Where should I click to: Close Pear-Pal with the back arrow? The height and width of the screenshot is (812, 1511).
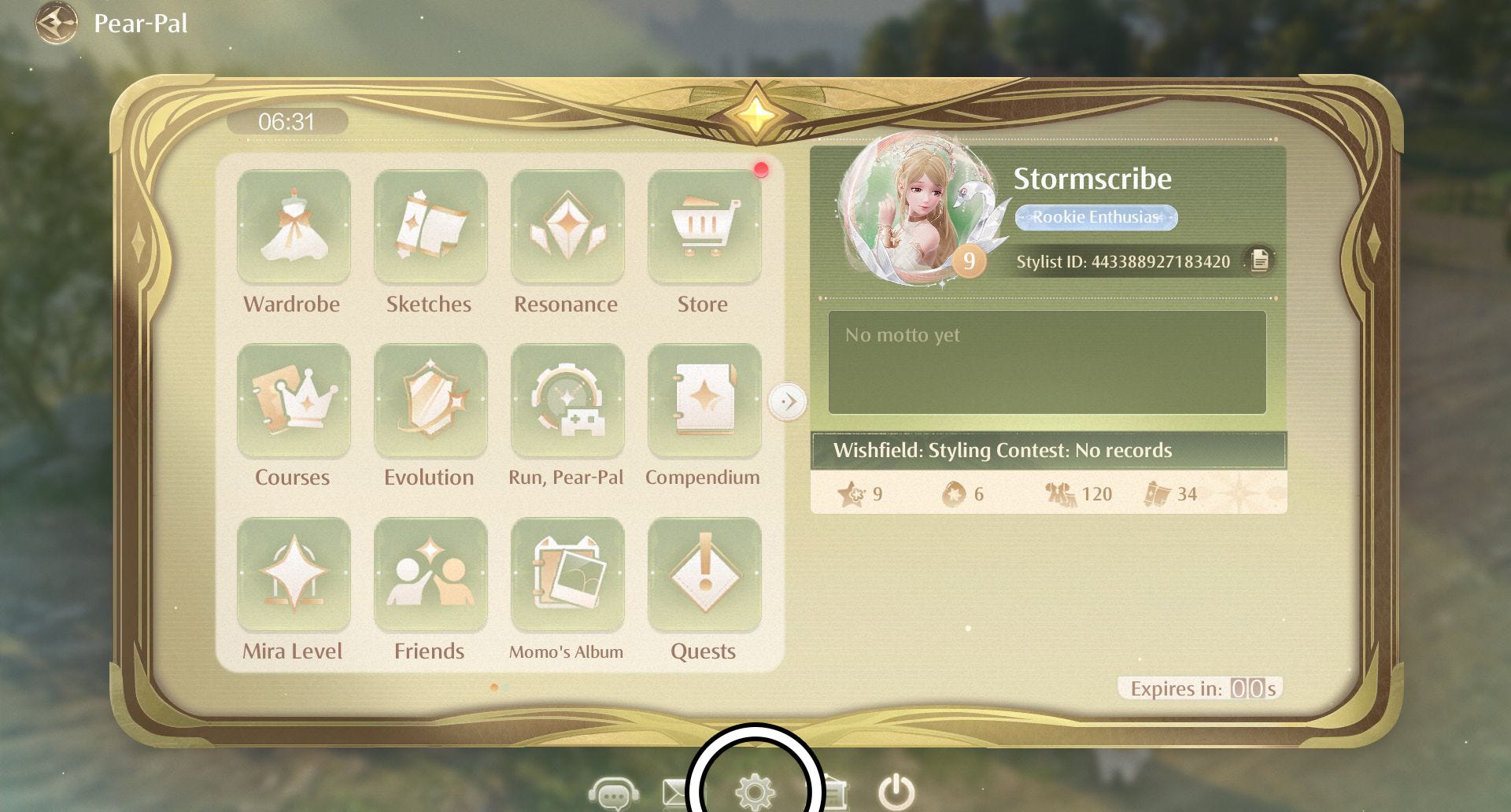tap(56, 23)
